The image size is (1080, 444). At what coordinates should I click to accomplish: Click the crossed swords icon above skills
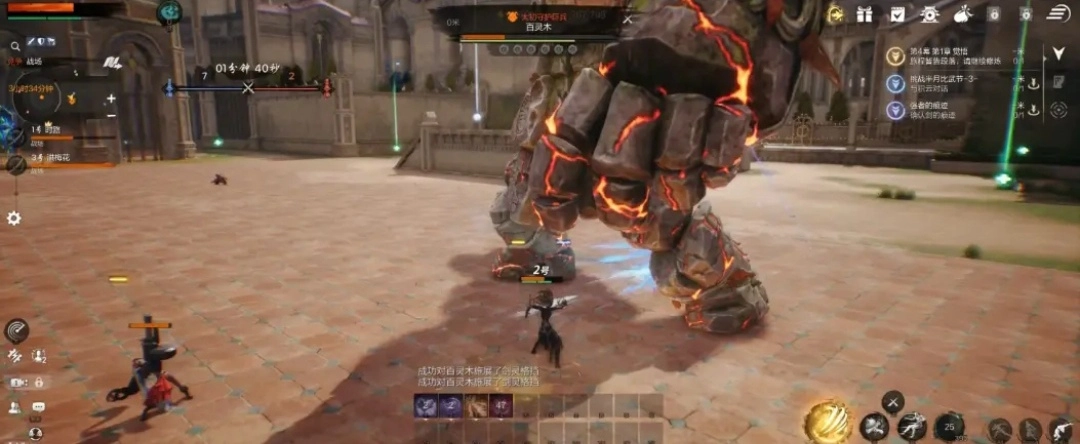(x=891, y=402)
